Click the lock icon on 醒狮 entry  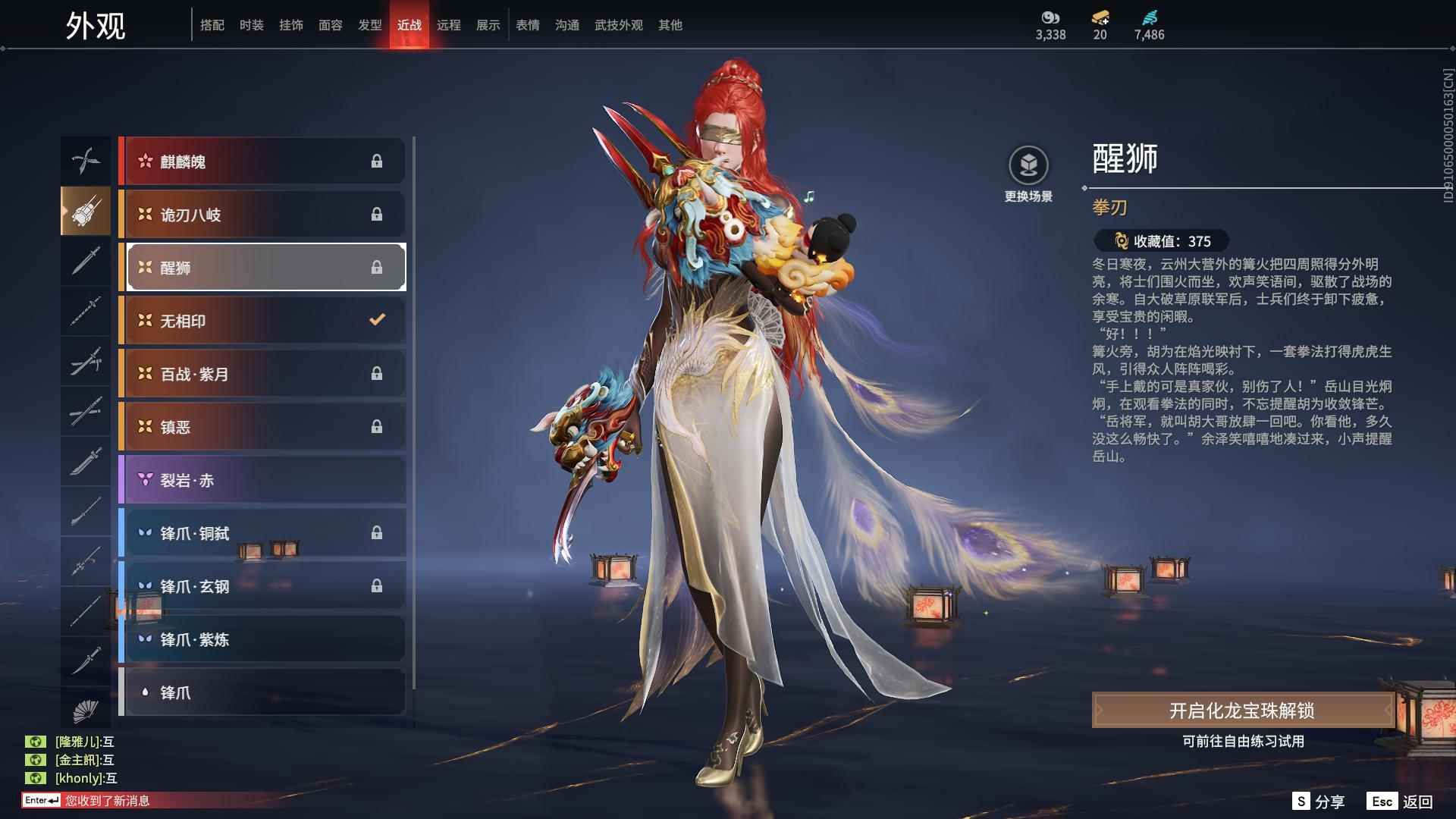click(377, 267)
